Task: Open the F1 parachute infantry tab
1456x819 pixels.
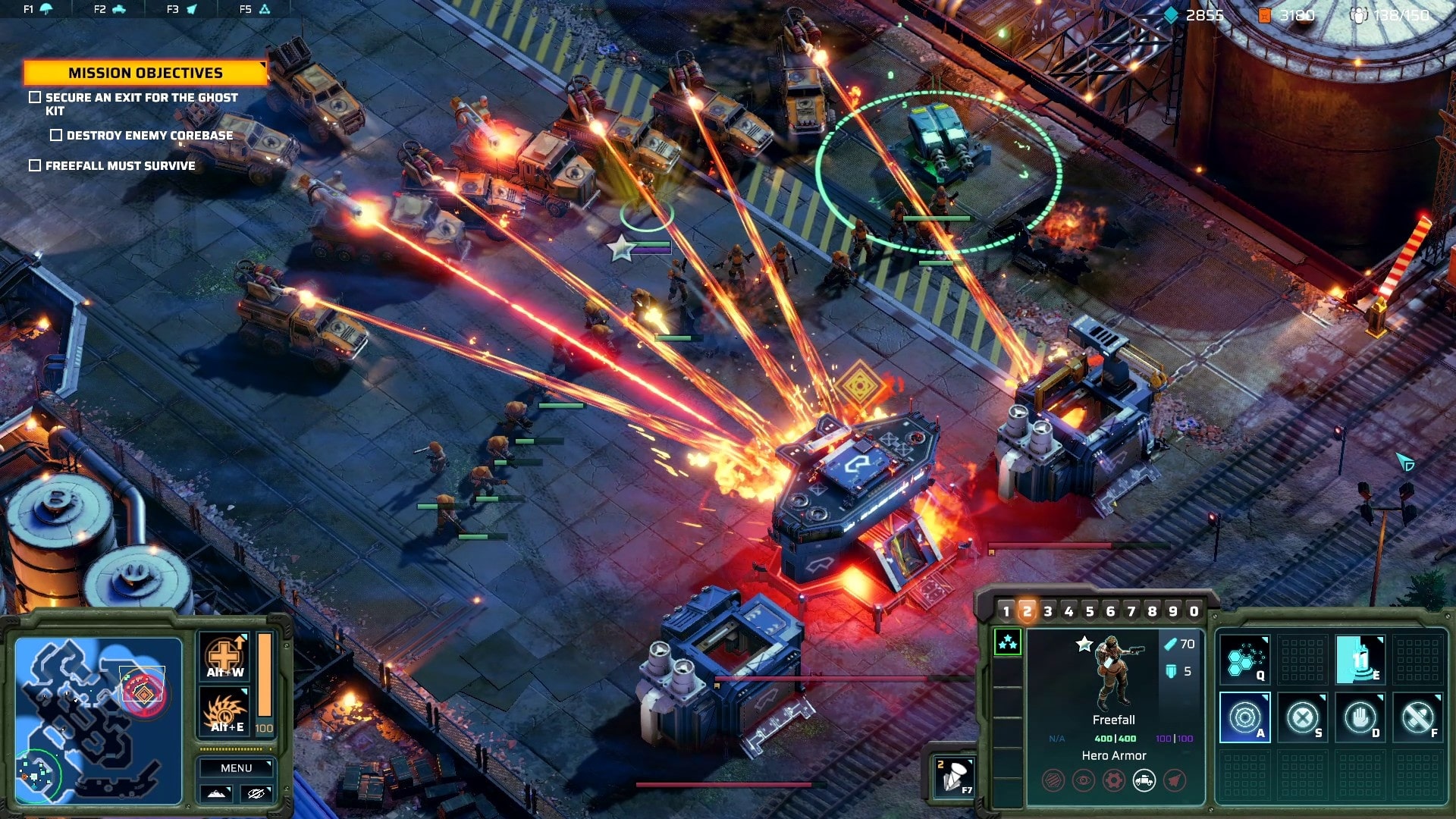Action: click(x=38, y=9)
